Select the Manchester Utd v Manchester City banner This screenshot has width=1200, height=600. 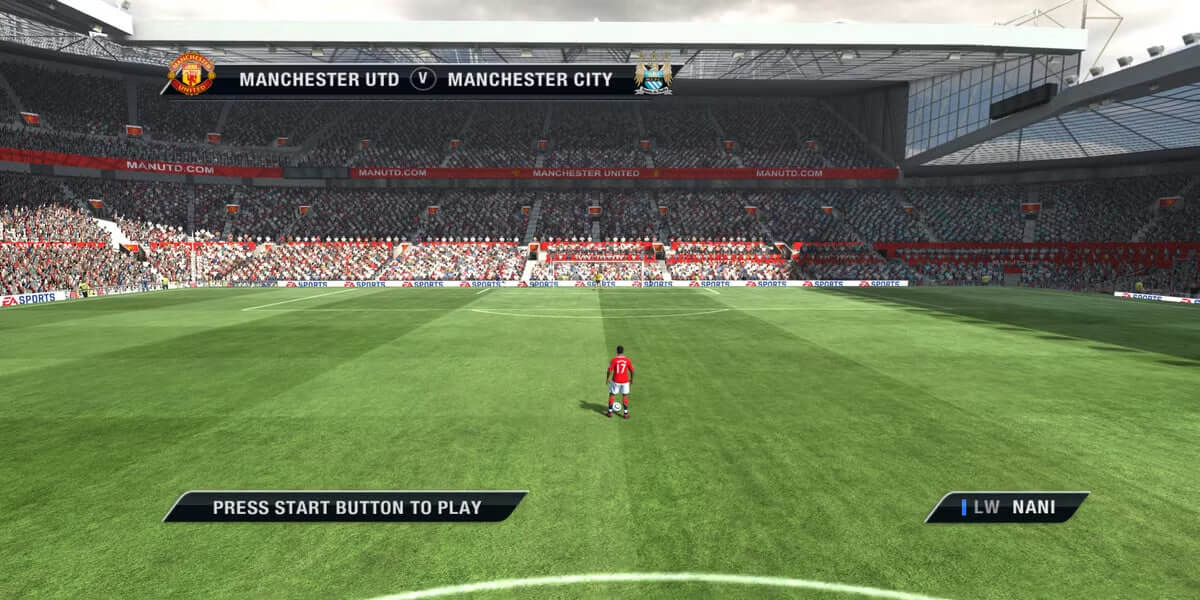click(425, 80)
